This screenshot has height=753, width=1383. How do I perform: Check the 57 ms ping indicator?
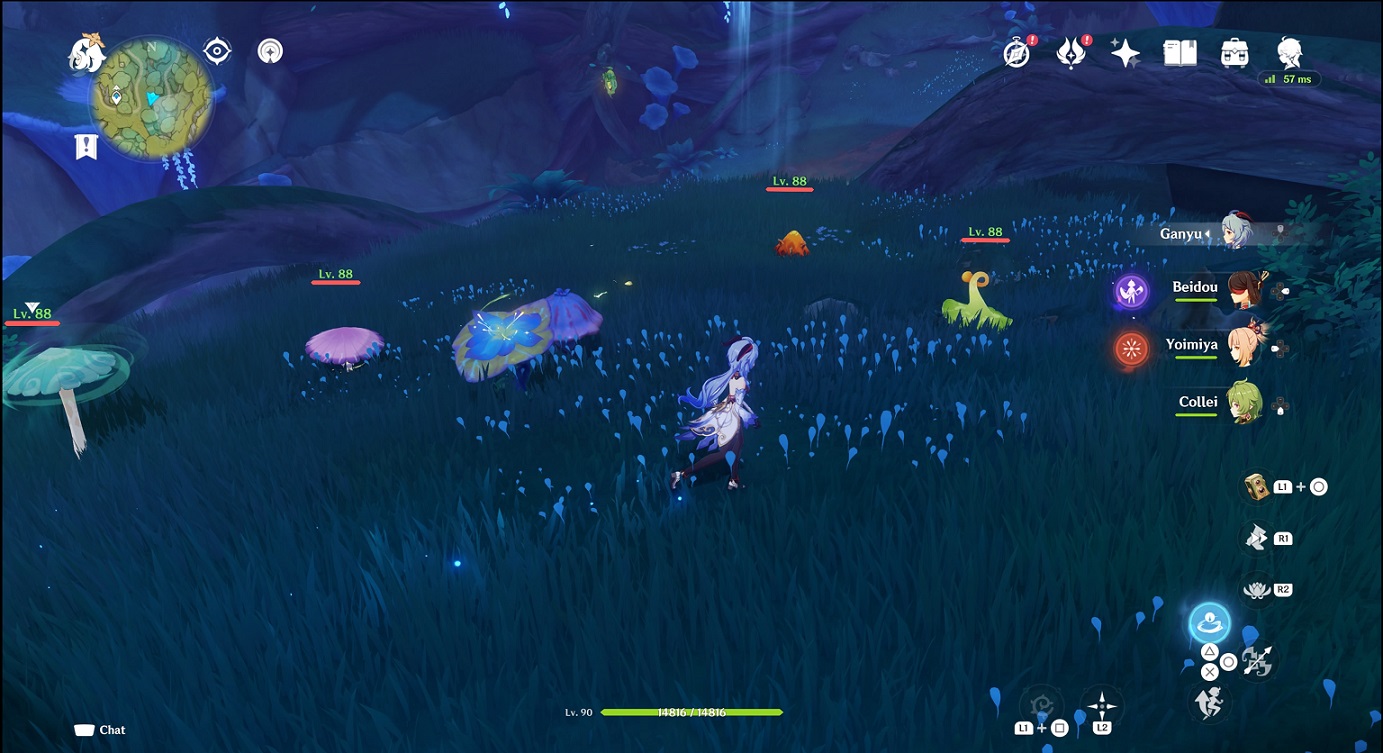click(x=1290, y=78)
